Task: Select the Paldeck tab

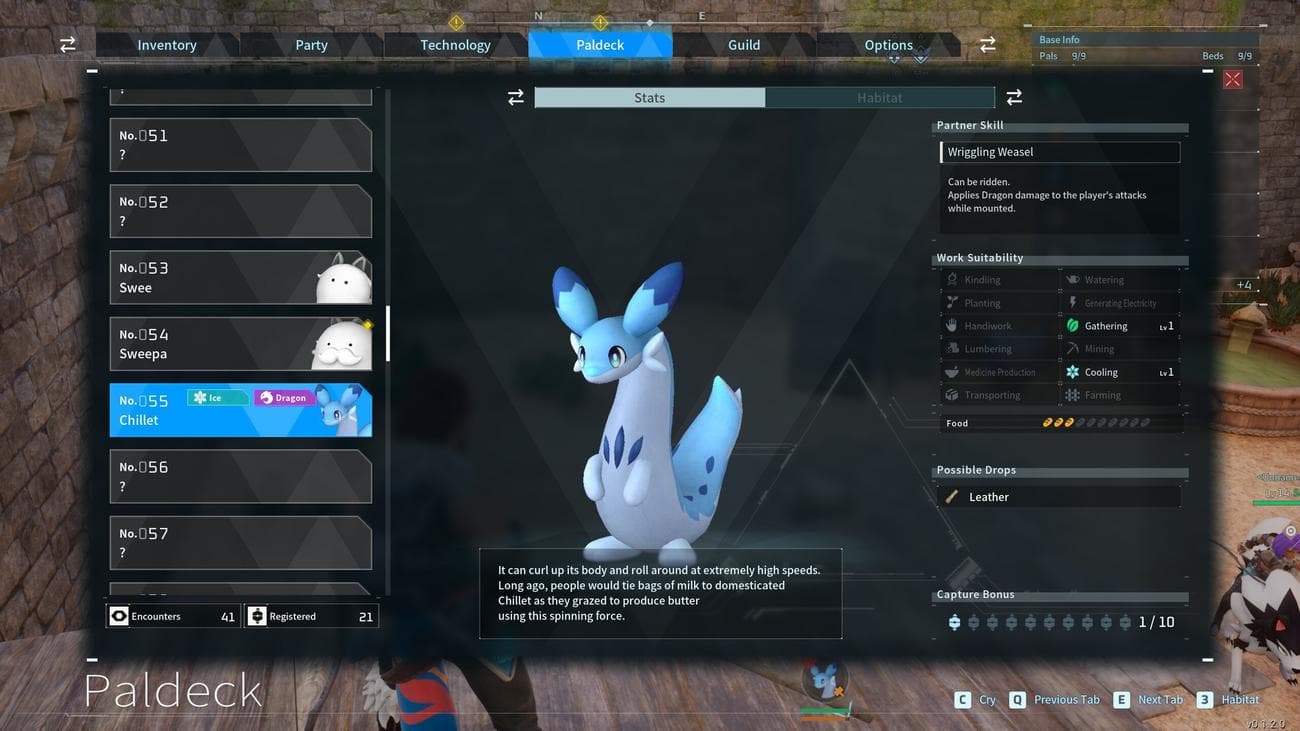Action: coord(600,45)
